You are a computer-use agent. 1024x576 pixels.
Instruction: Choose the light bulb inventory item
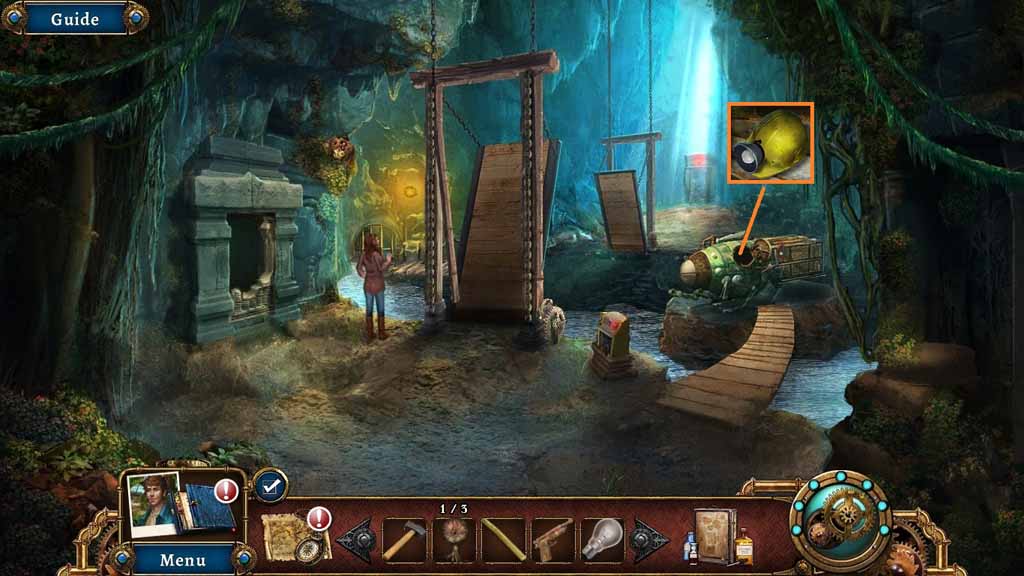(601, 538)
